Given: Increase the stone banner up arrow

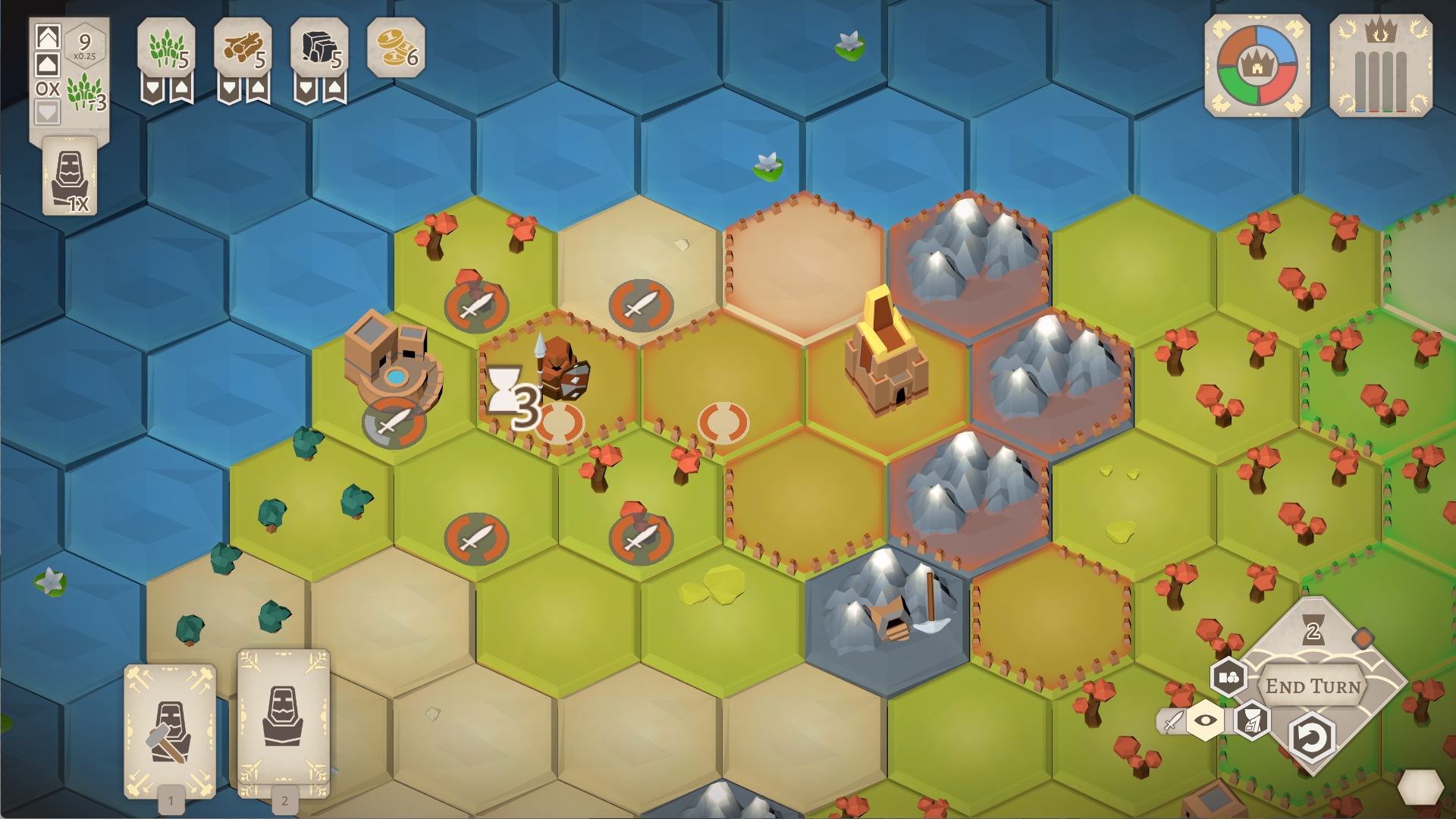Looking at the screenshot, I should [335, 89].
